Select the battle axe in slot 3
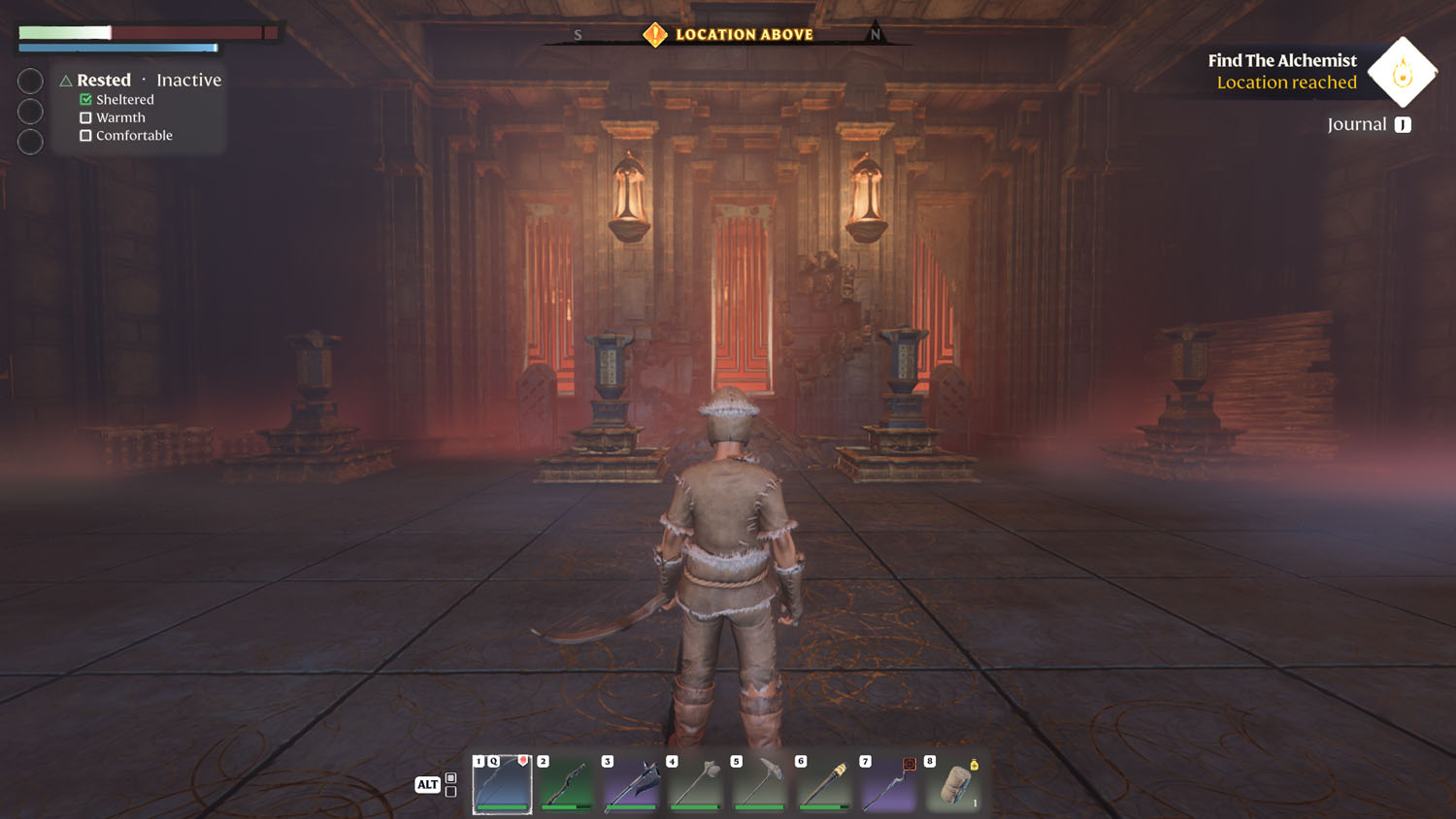Viewport: 1456px width, 819px height. [x=631, y=784]
